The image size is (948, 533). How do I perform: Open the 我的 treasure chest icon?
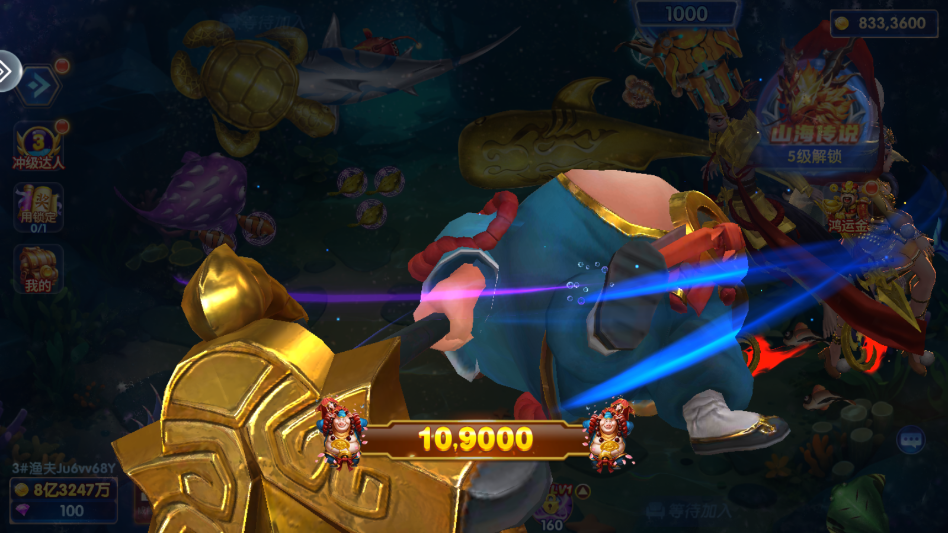click(38, 270)
